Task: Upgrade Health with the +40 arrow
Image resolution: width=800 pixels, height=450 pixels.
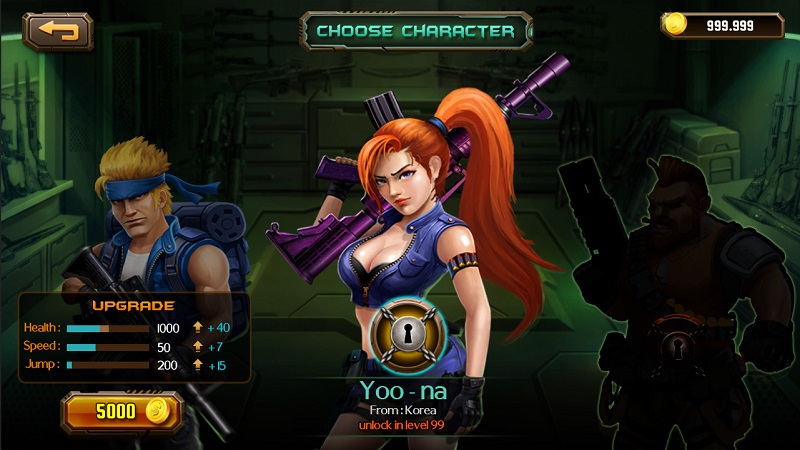Action: (198, 328)
